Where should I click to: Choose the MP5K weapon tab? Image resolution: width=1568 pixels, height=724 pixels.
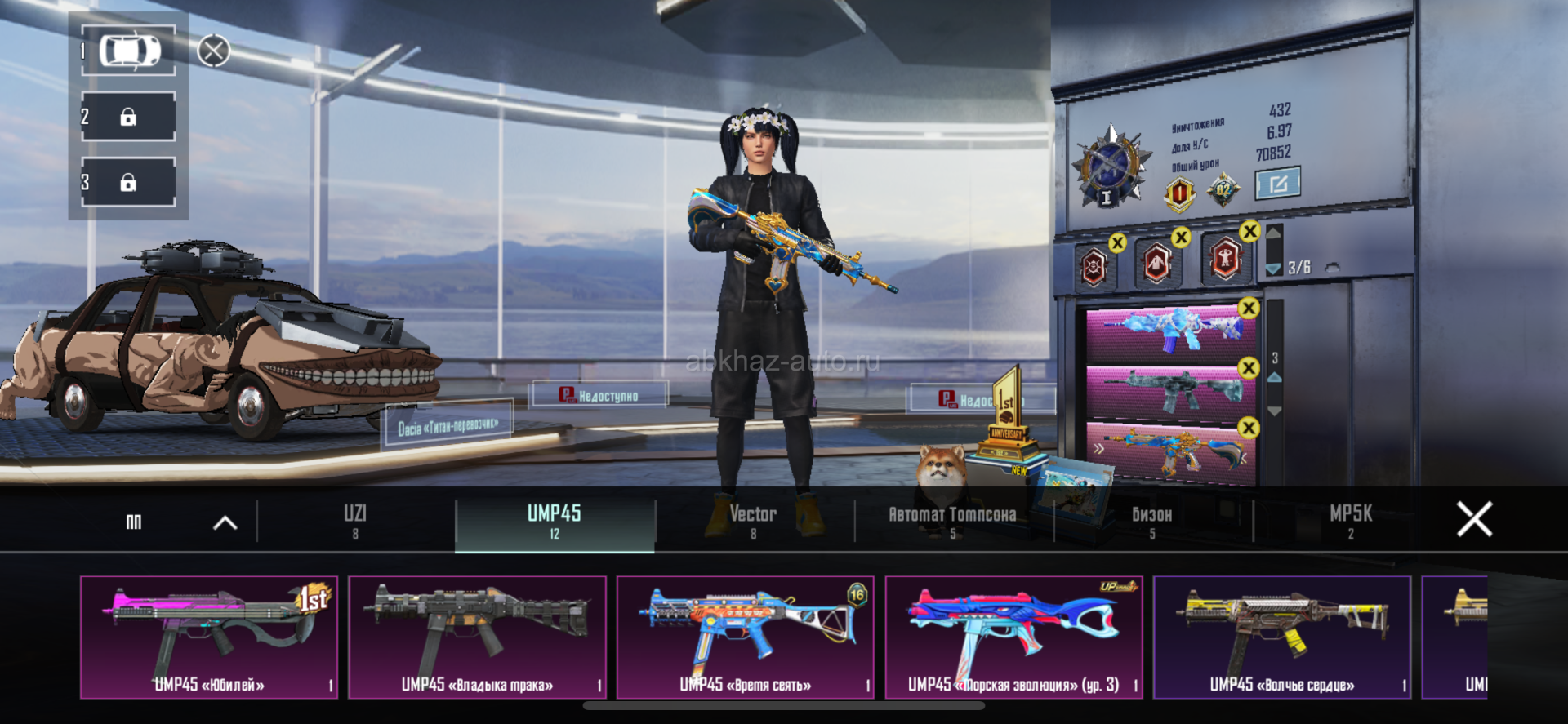coord(1351,521)
